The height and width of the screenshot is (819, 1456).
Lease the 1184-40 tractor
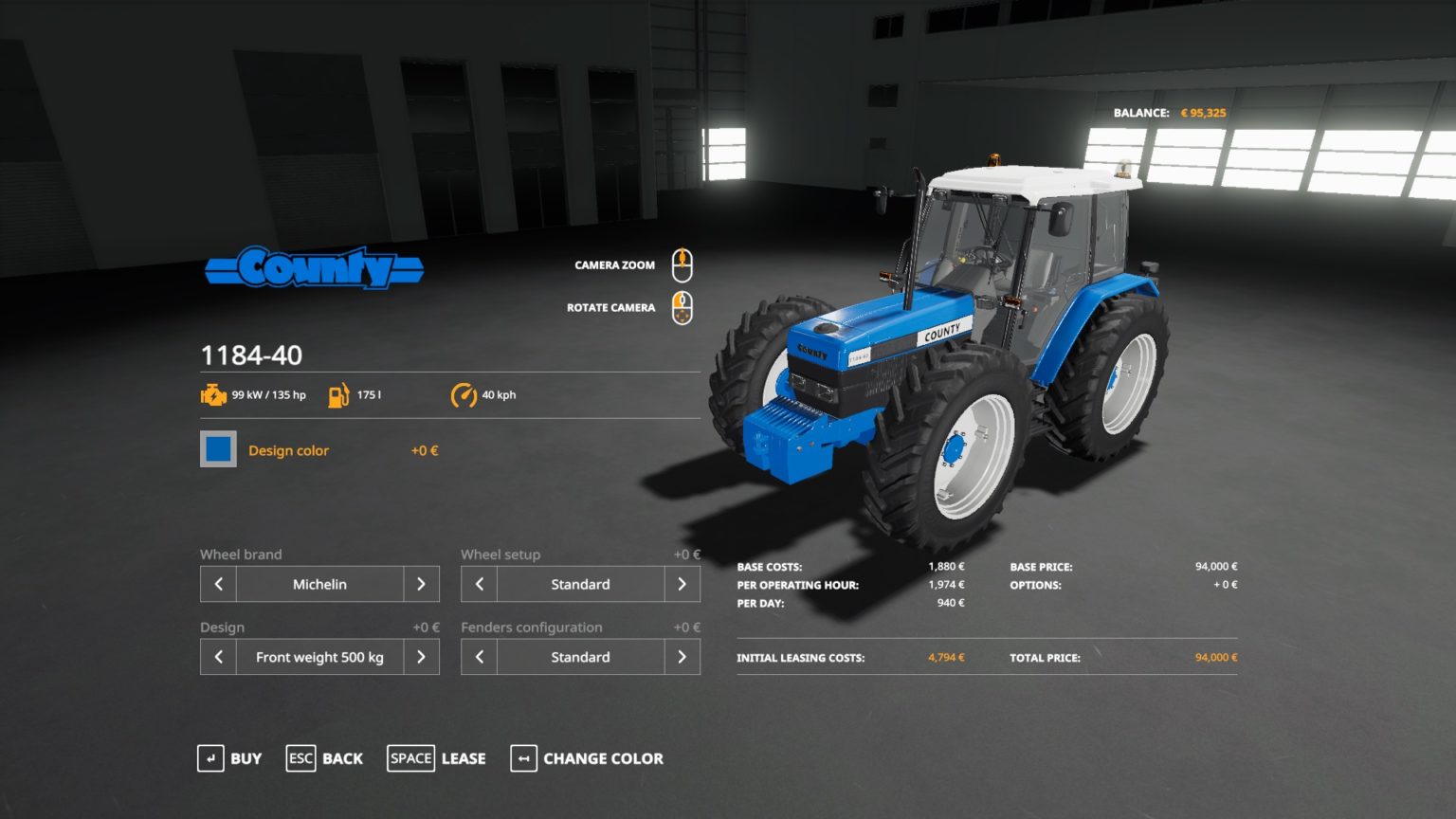click(462, 758)
